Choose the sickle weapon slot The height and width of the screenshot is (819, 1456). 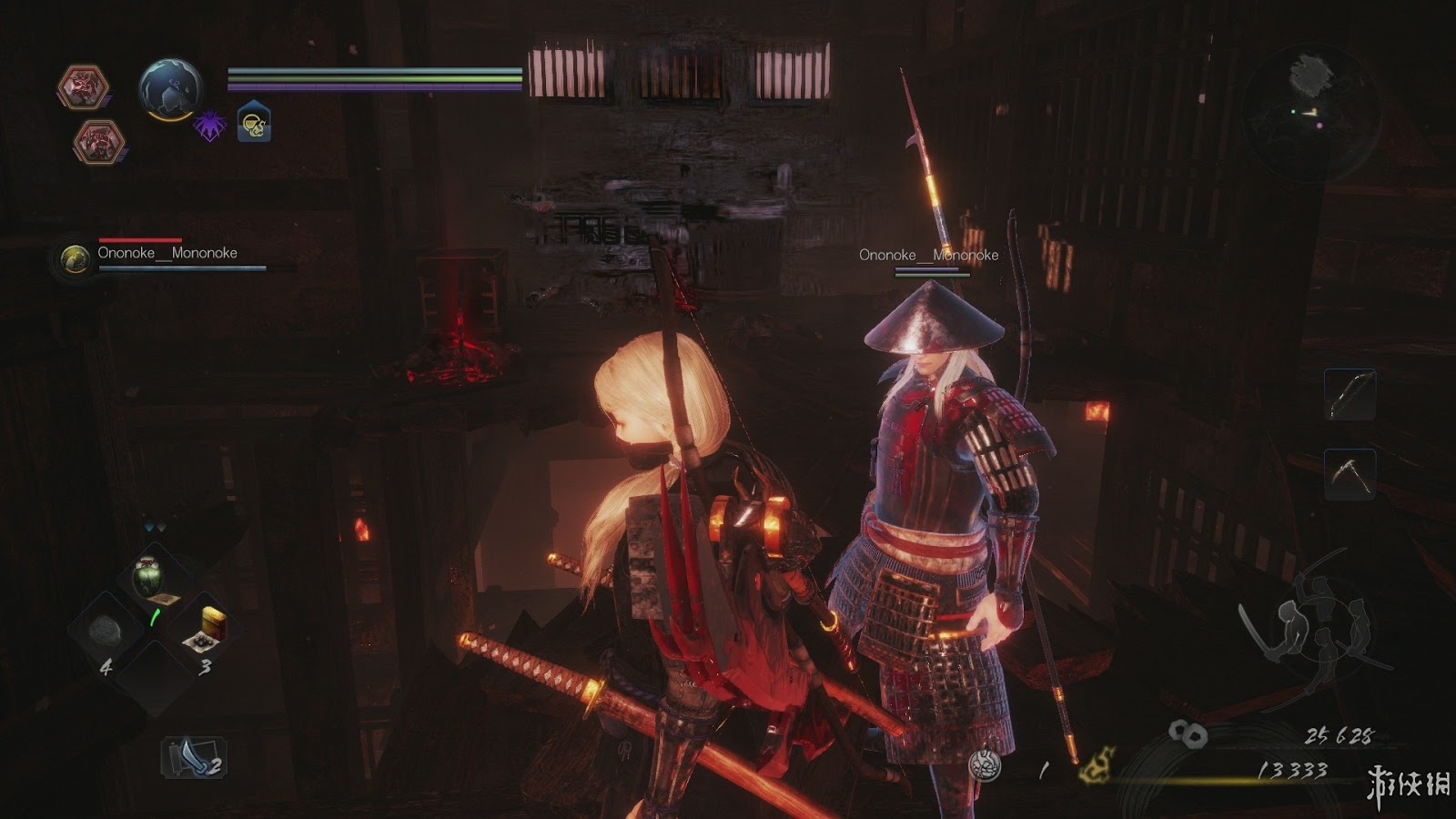[x=1350, y=473]
